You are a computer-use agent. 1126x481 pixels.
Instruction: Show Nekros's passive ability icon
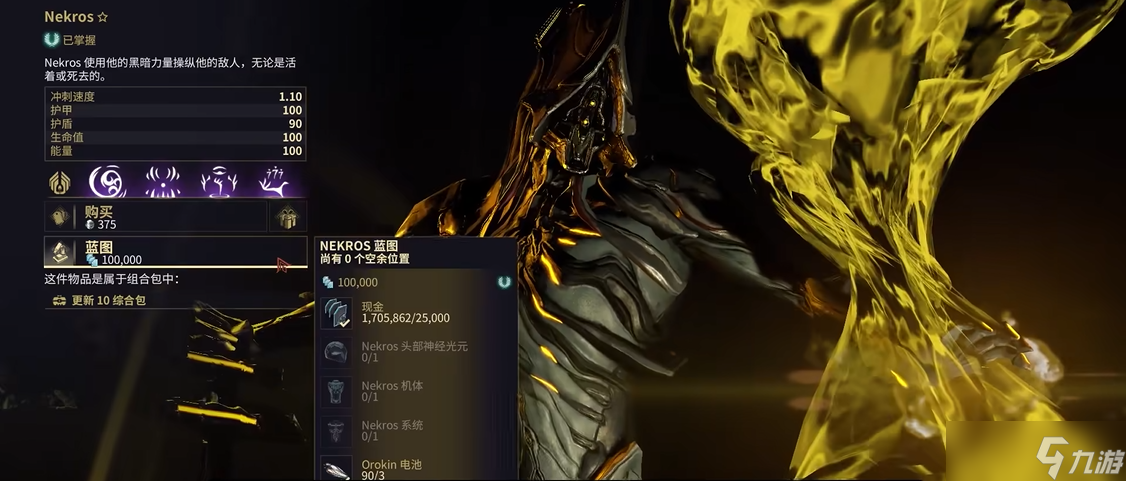coord(61,182)
